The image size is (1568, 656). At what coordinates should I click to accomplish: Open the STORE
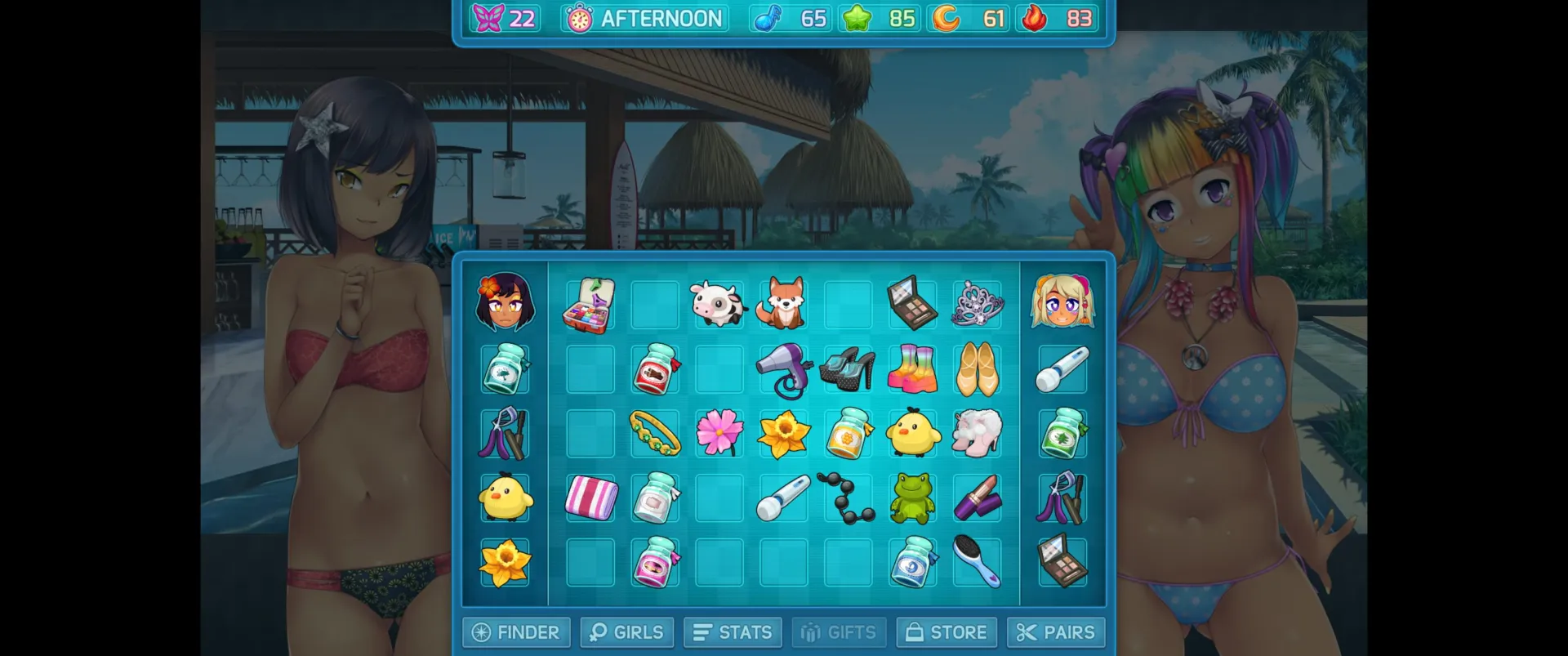(x=946, y=631)
